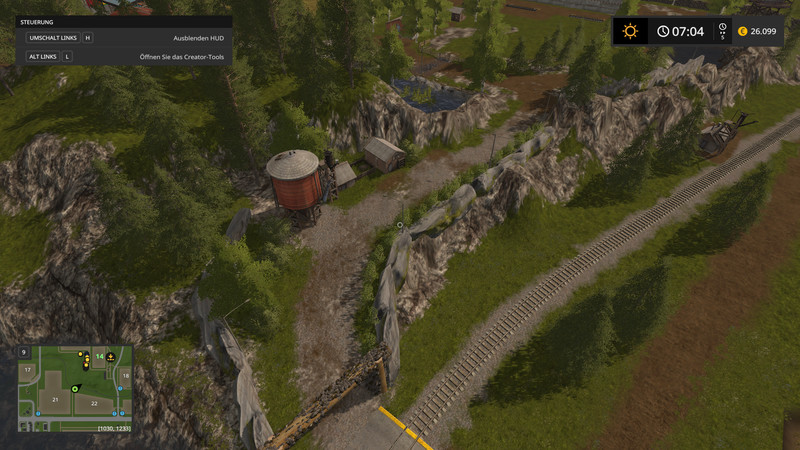This screenshot has height=450, width=800.
Task: Choose field 17 on the minimap
Action: pyautogui.click(x=29, y=371)
